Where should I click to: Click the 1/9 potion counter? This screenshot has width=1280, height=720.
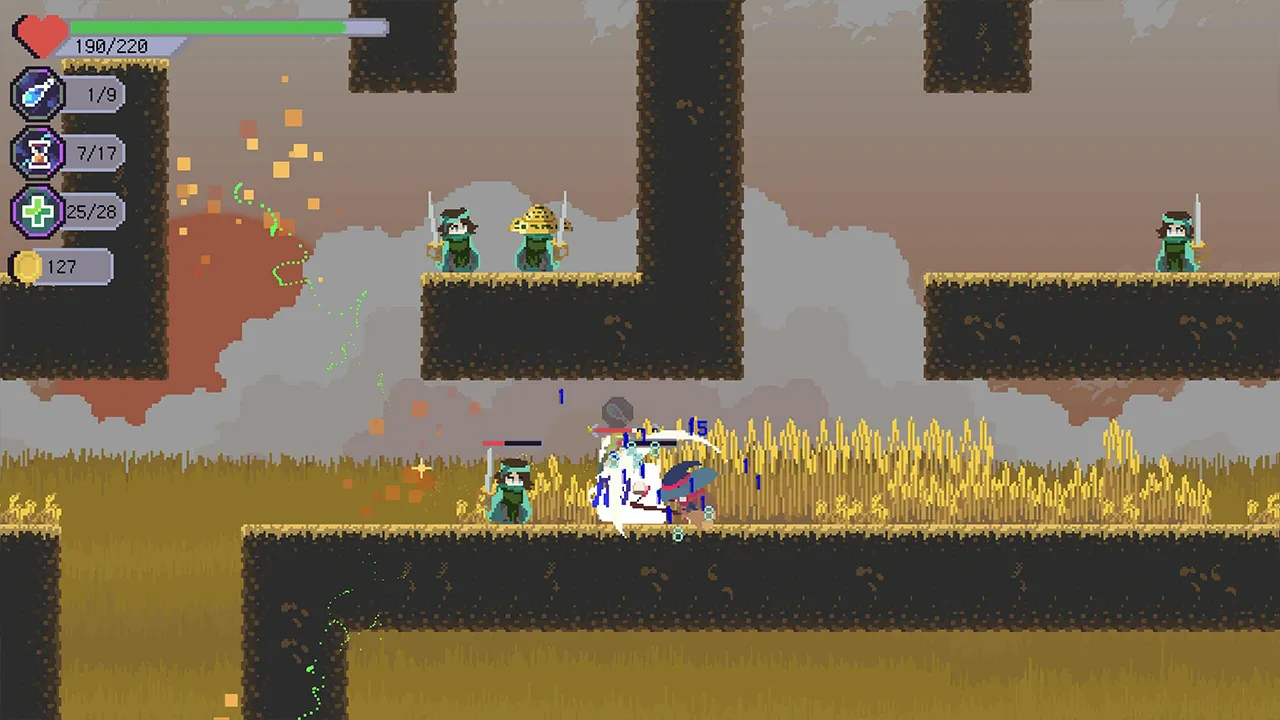coord(102,93)
